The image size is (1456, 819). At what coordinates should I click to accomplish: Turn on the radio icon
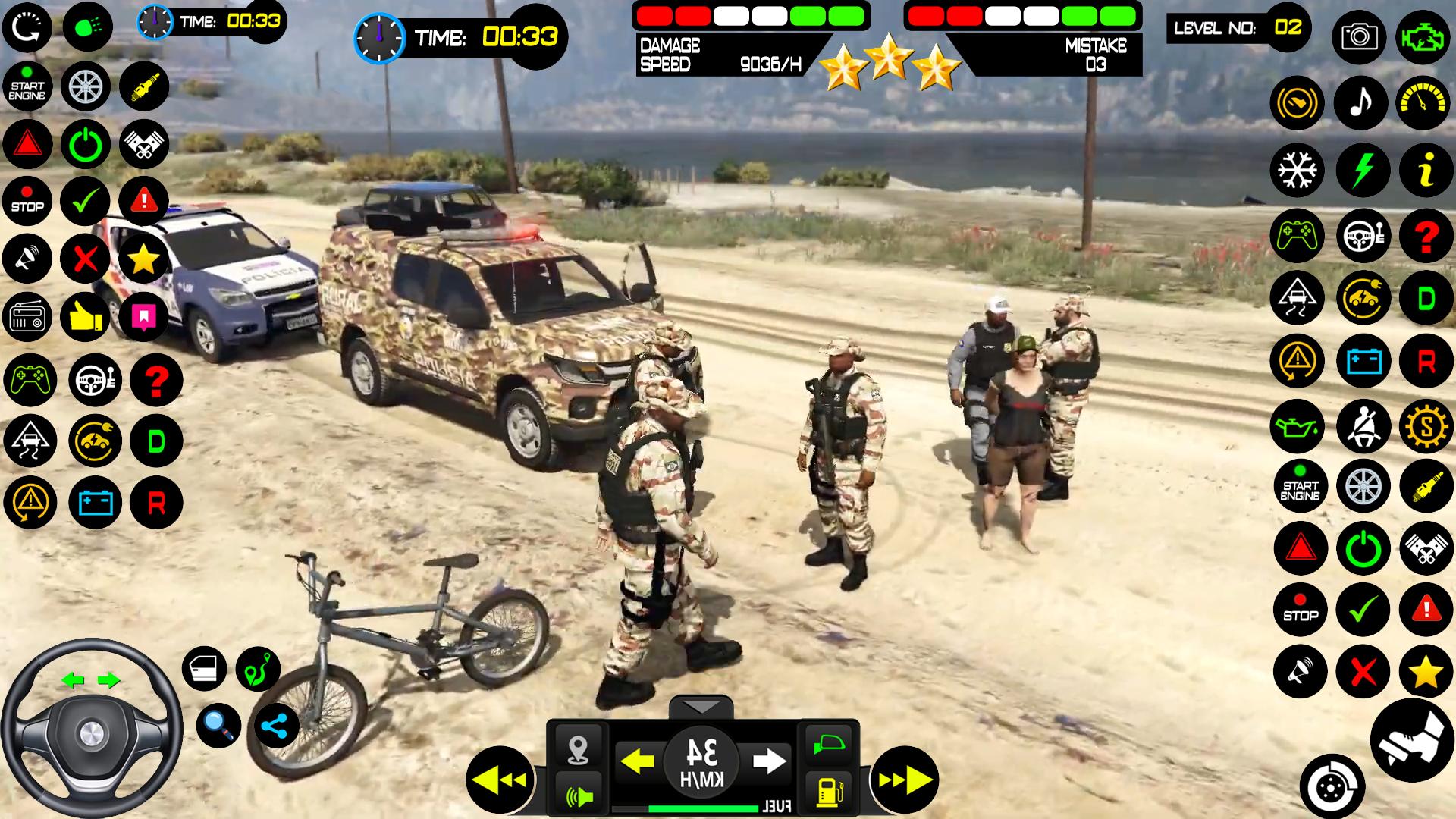click(x=27, y=317)
